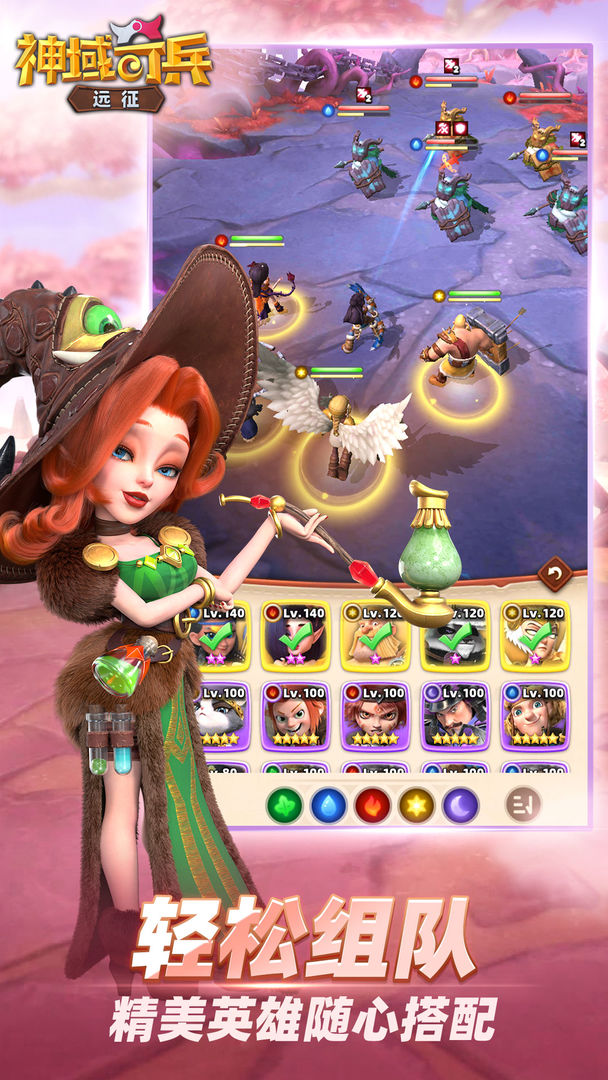This screenshot has height=1080, width=608.
Task: Filter heroes by blue water drop element
Action: coord(328,804)
